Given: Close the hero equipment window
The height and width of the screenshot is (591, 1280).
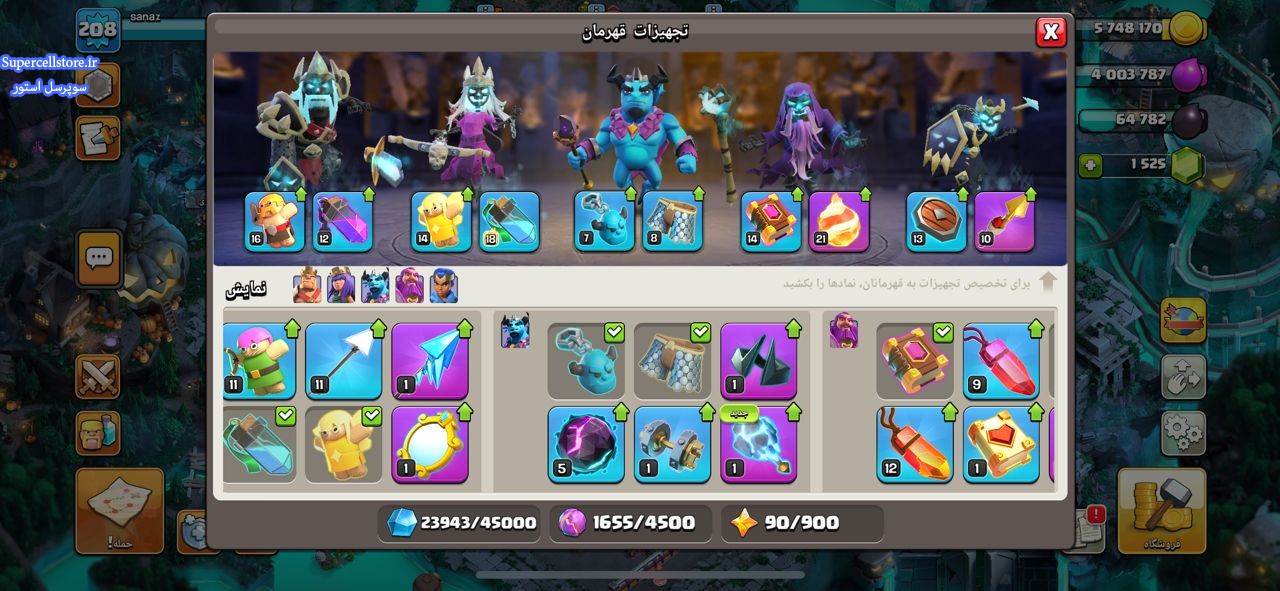Looking at the screenshot, I should pyautogui.click(x=1050, y=33).
